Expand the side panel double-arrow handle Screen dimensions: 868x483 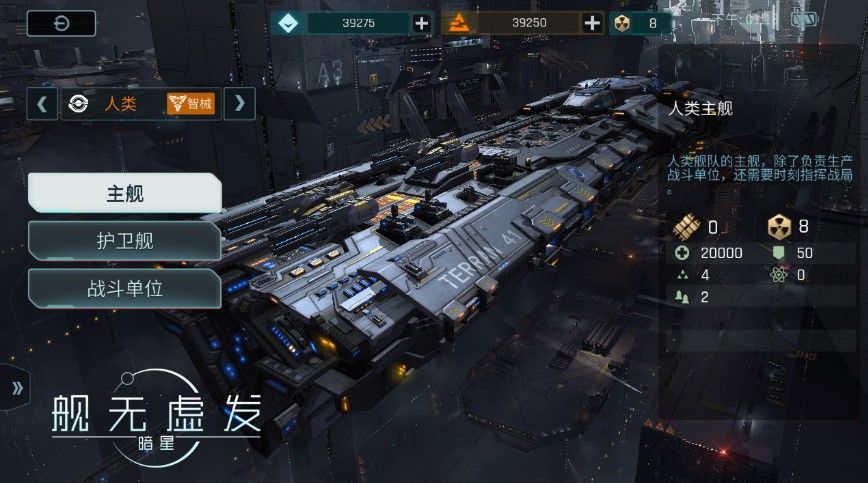16,391
